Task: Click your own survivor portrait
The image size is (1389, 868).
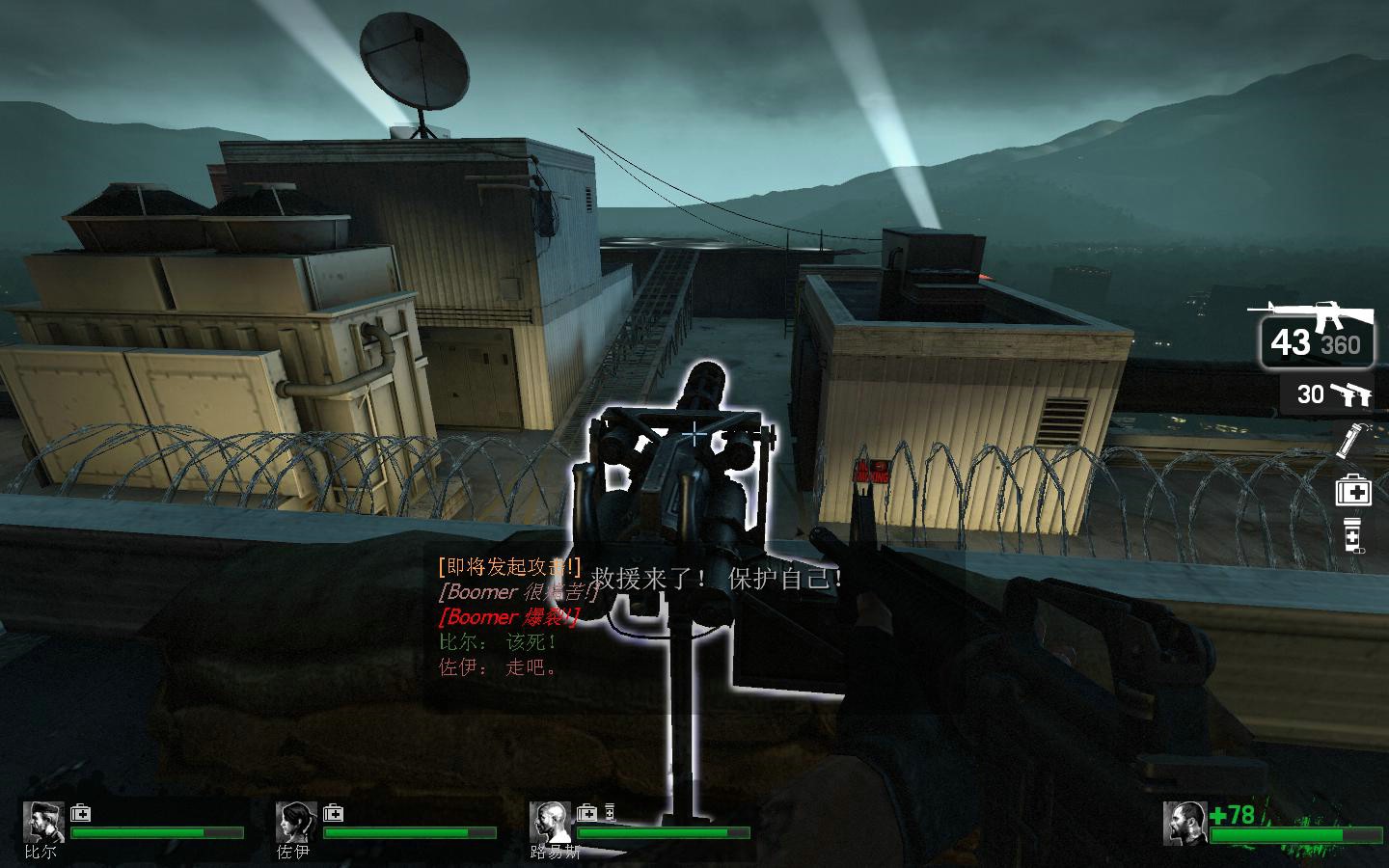Action: click(1185, 823)
